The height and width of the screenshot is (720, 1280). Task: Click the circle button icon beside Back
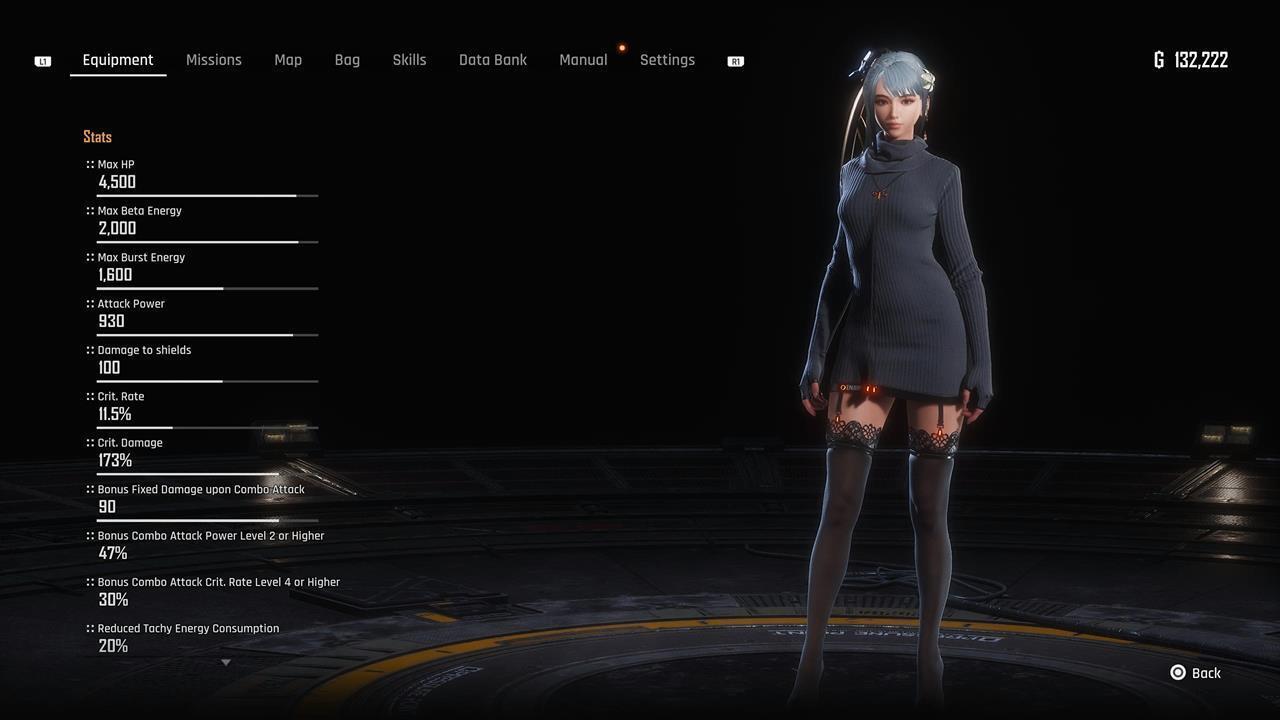tap(1178, 673)
